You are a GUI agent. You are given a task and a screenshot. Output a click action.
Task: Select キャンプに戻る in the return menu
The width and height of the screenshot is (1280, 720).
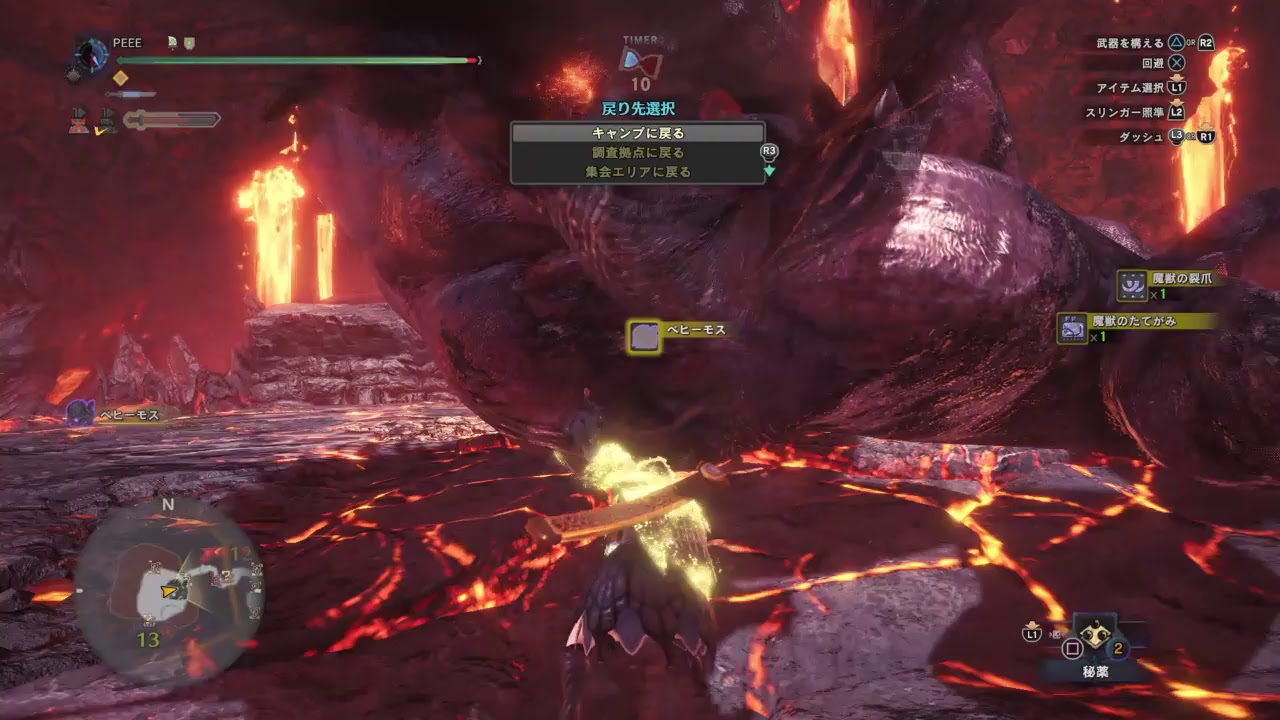(637, 131)
